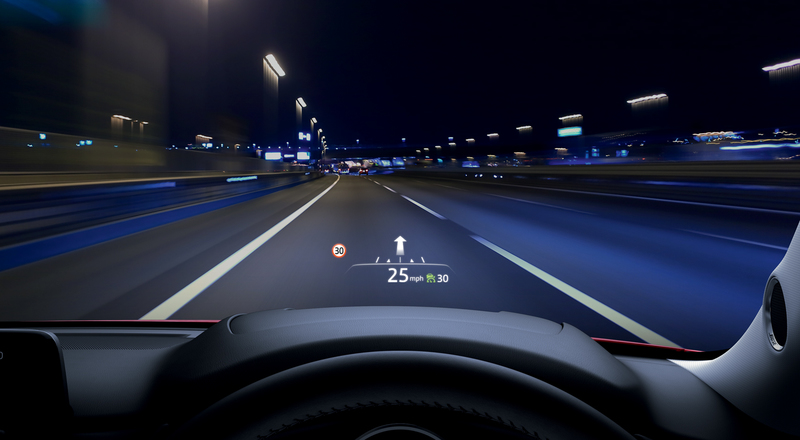This screenshot has height=440, width=800.
Task: Select the white straight-ahead navigation arrow
Action: coord(400,245)
